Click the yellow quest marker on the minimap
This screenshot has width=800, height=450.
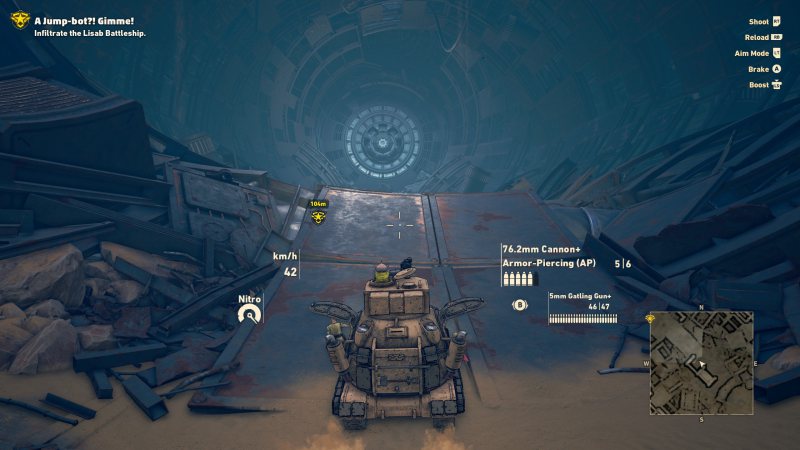pos(651,318)
